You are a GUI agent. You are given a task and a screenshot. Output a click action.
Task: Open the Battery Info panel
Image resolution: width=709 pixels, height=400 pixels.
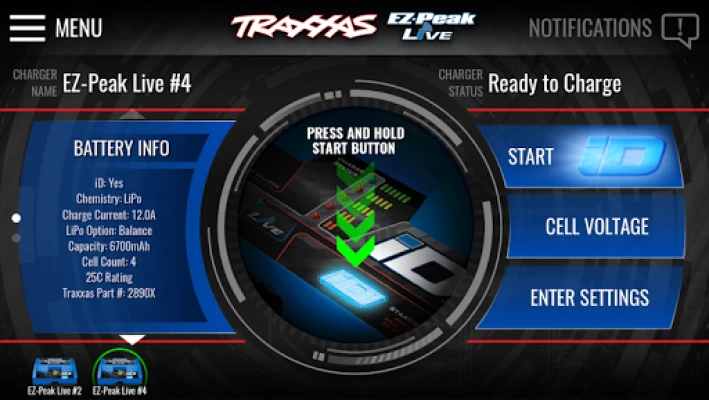pyautogui.click(x=121, y=148)
